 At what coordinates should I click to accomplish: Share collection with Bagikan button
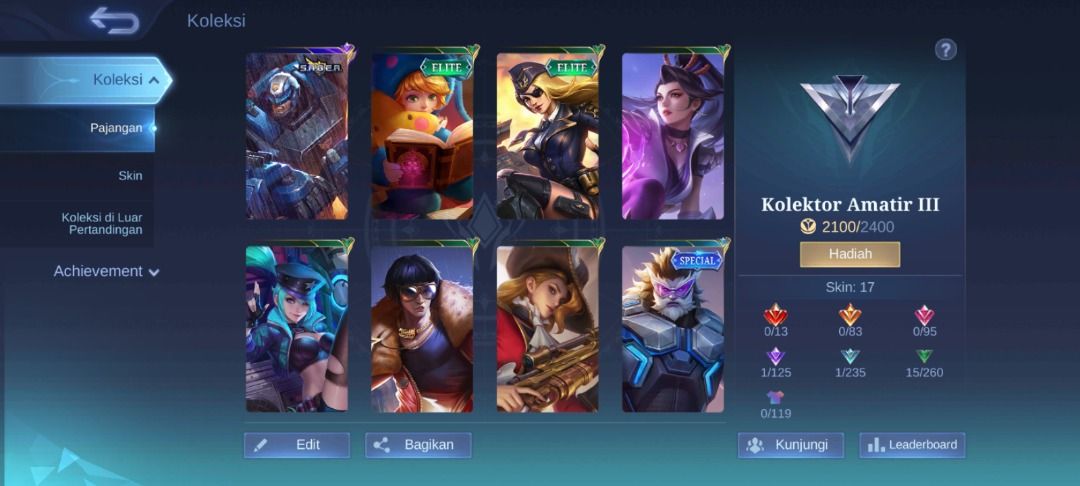tap(418, 445)
